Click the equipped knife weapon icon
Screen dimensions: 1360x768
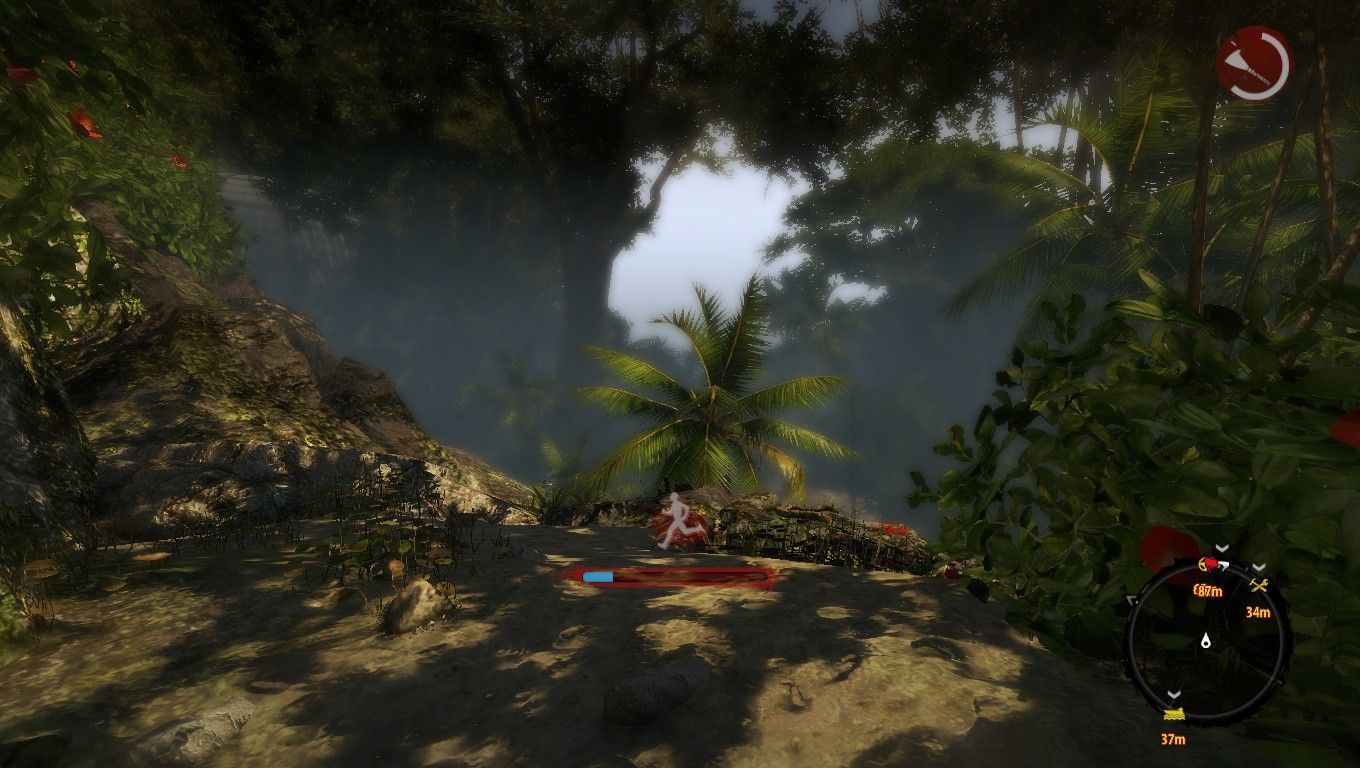point(1254,63)
